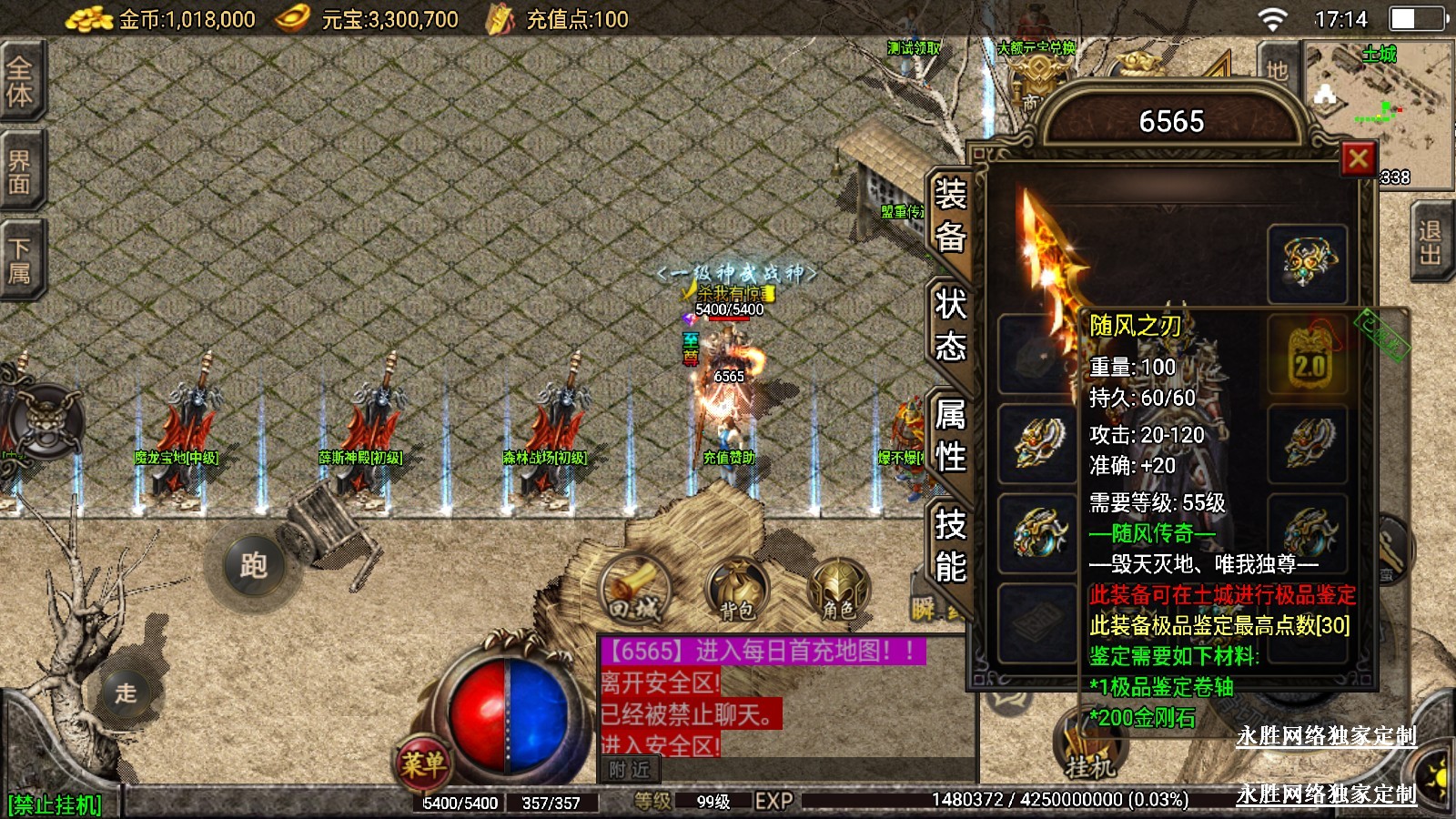1456x819 pixels.
Task: Open the 状态 status tab
Action: point(950,325)
